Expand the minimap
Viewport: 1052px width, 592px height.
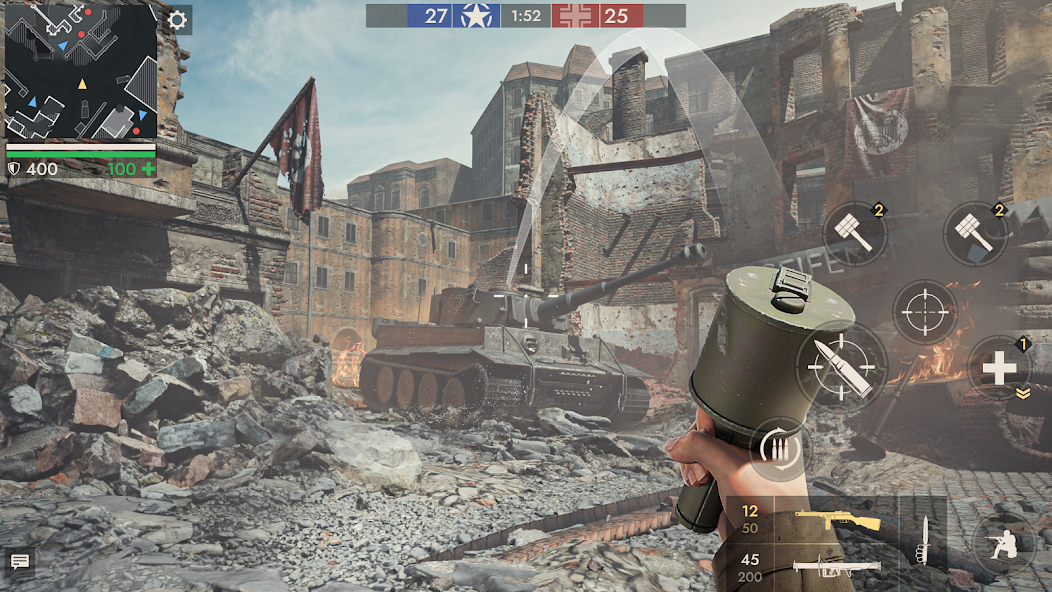[x=81, y=73]
